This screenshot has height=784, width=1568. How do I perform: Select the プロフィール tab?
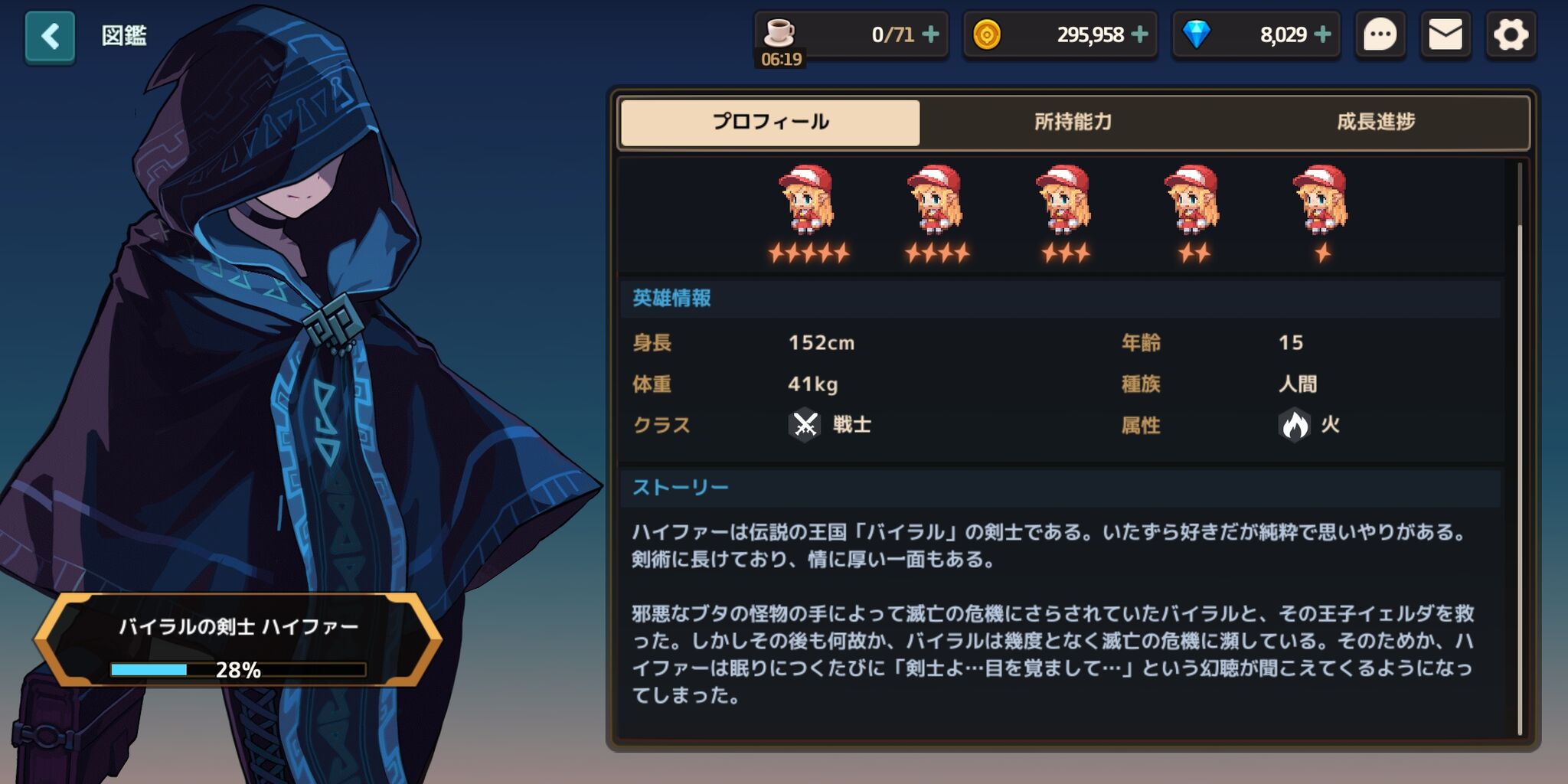tap(769, 120)
